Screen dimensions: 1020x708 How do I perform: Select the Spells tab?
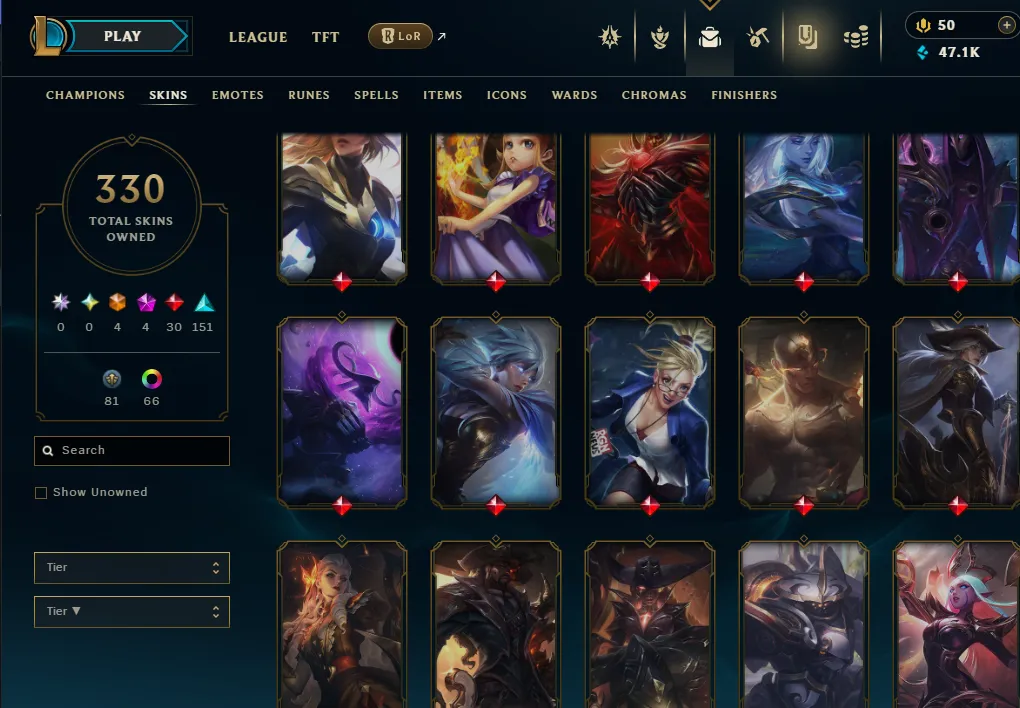[376, 95]
